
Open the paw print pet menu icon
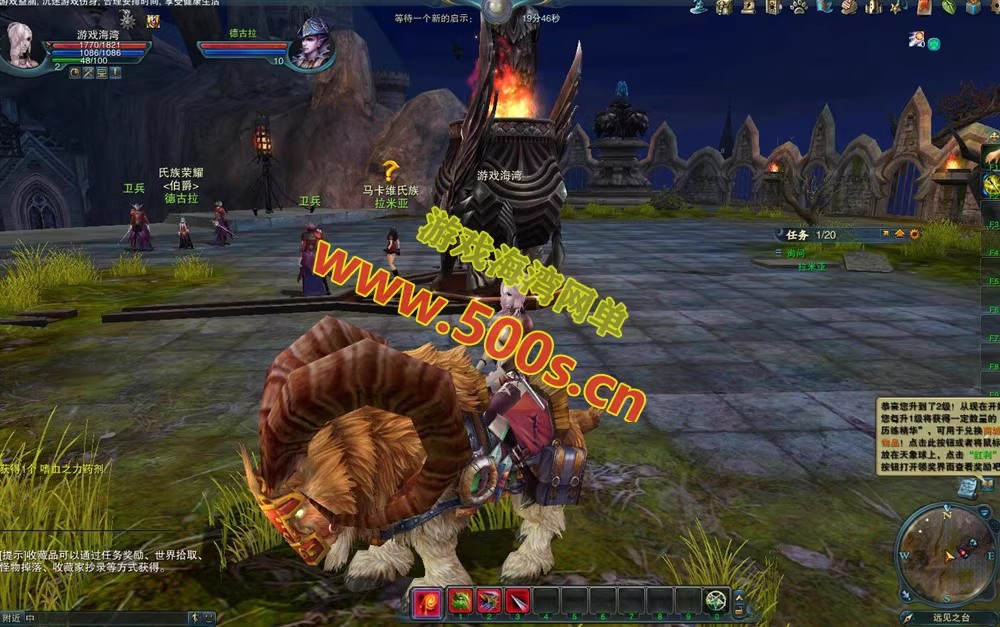click(x=799, y=7)
